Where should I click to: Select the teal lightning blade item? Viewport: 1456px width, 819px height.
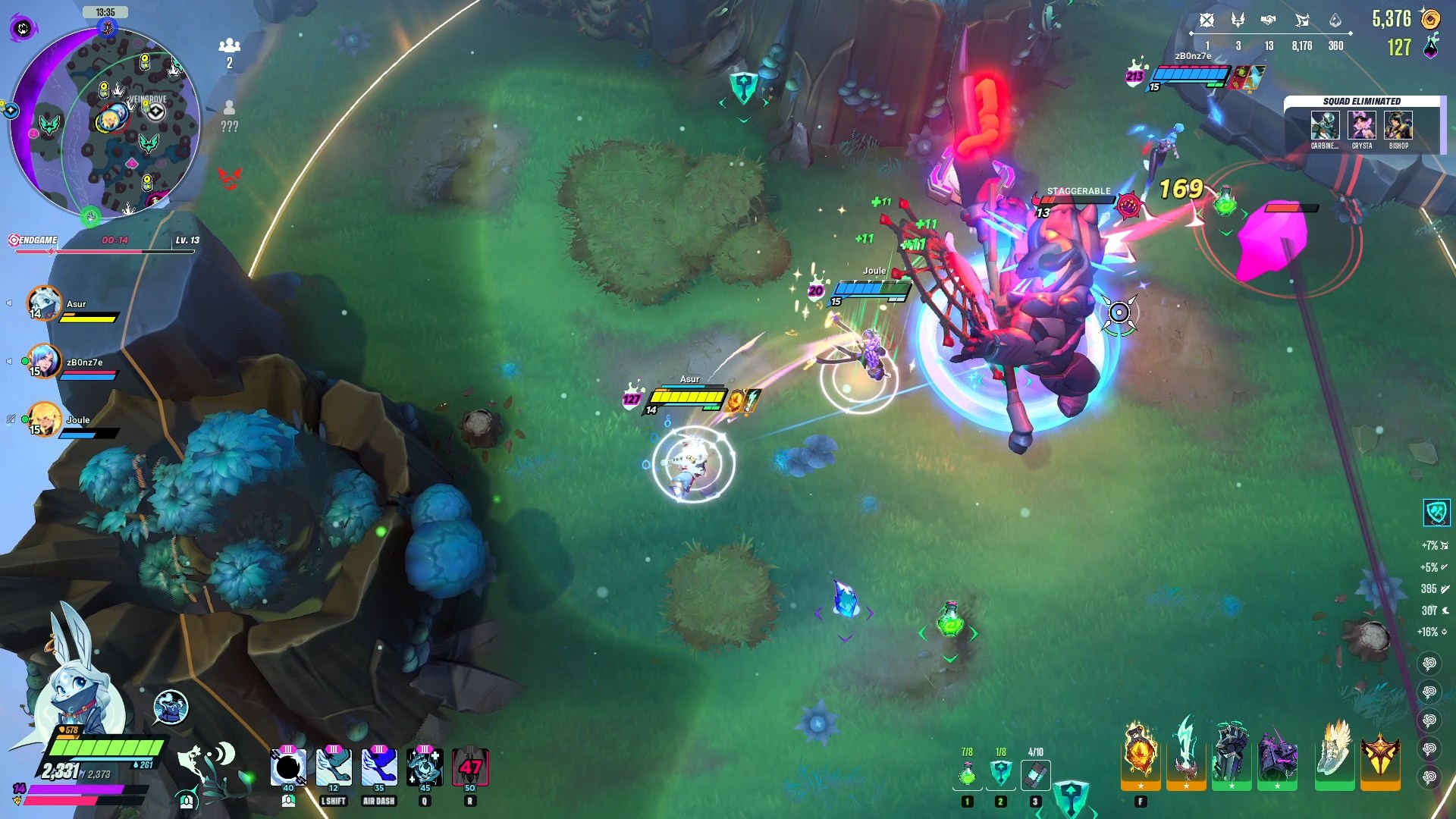(1186, 755)
